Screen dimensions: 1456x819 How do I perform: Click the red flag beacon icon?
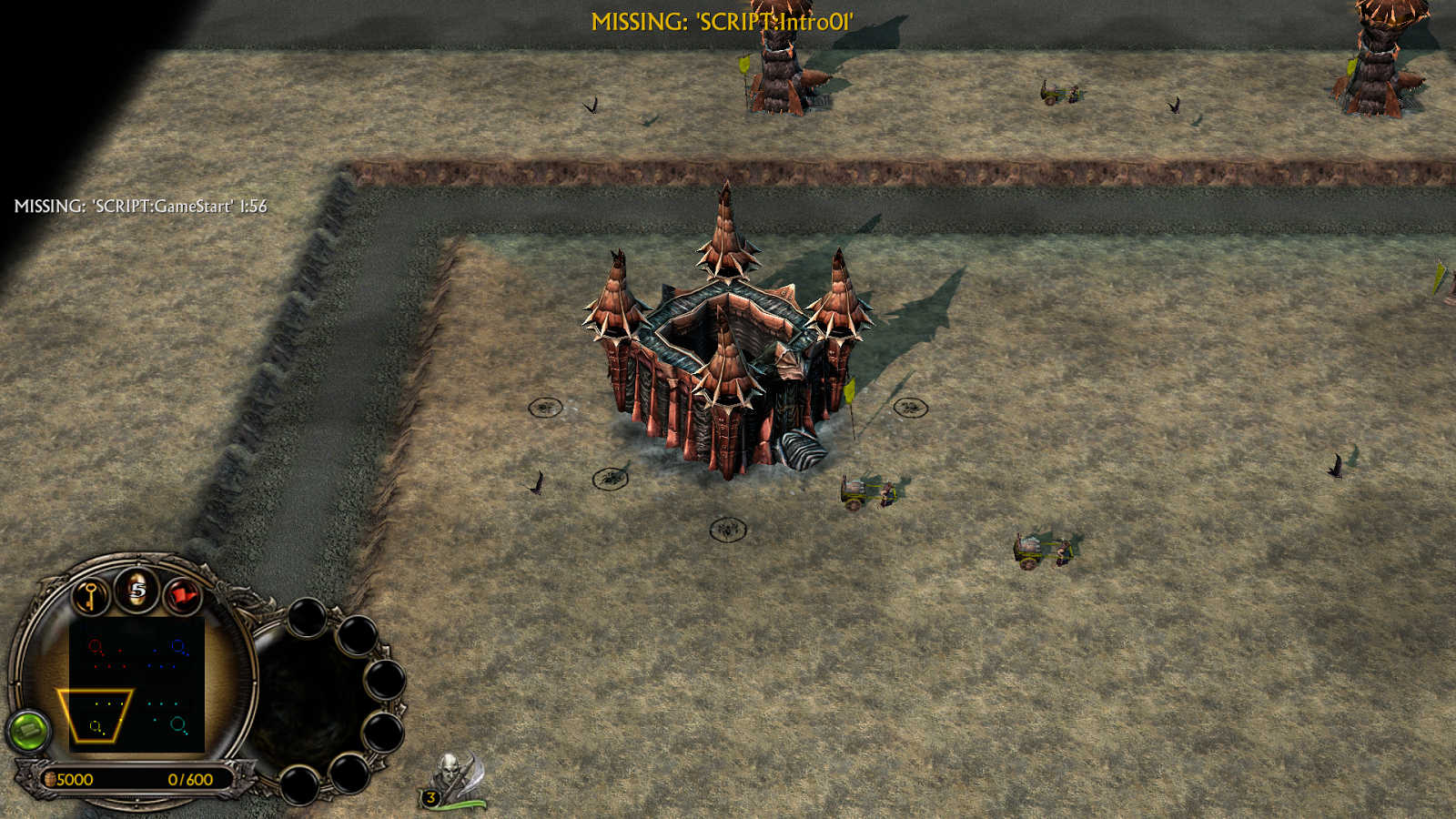[184, 597]
